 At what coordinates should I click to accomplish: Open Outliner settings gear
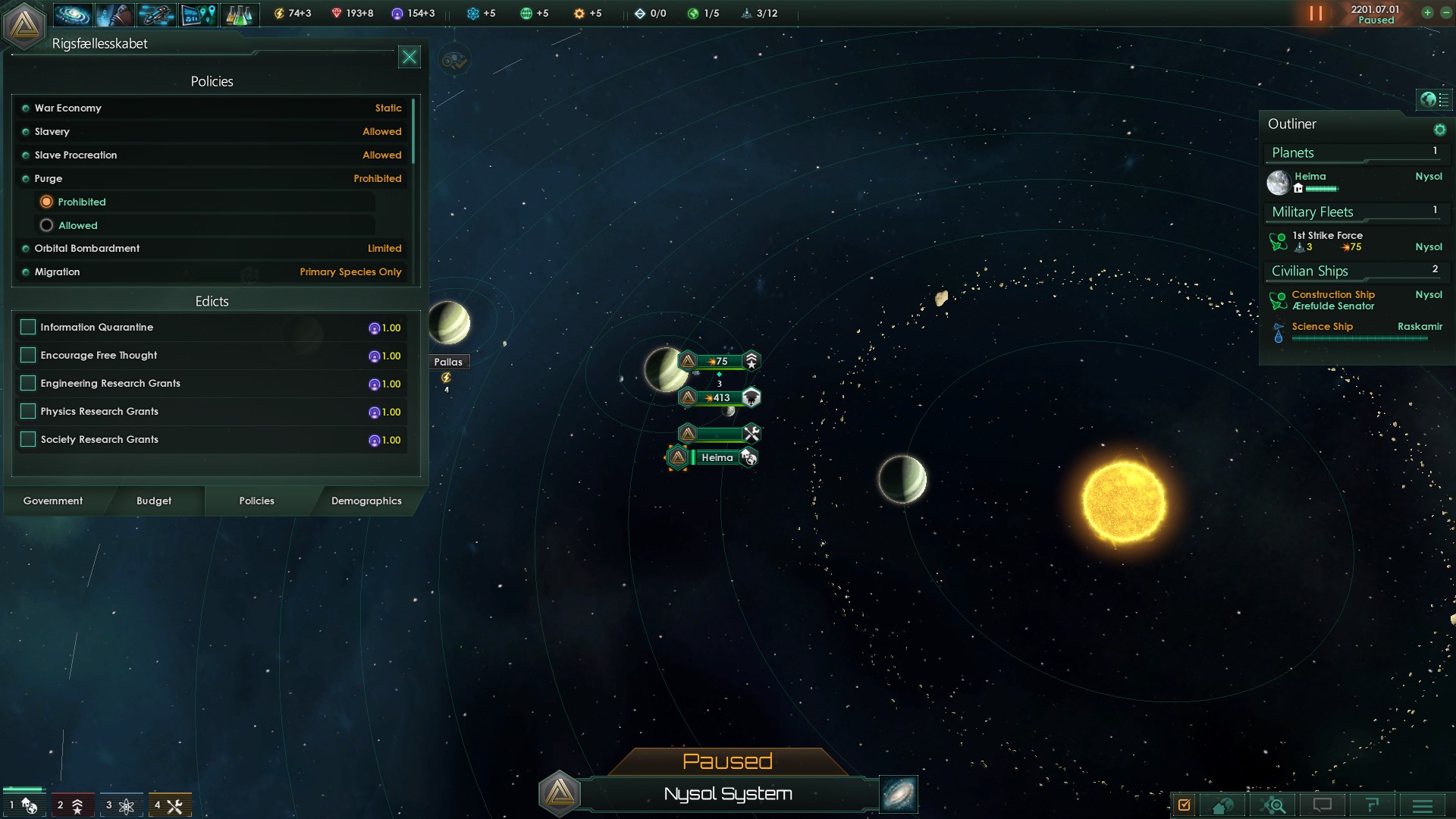tap(1439, 130)
